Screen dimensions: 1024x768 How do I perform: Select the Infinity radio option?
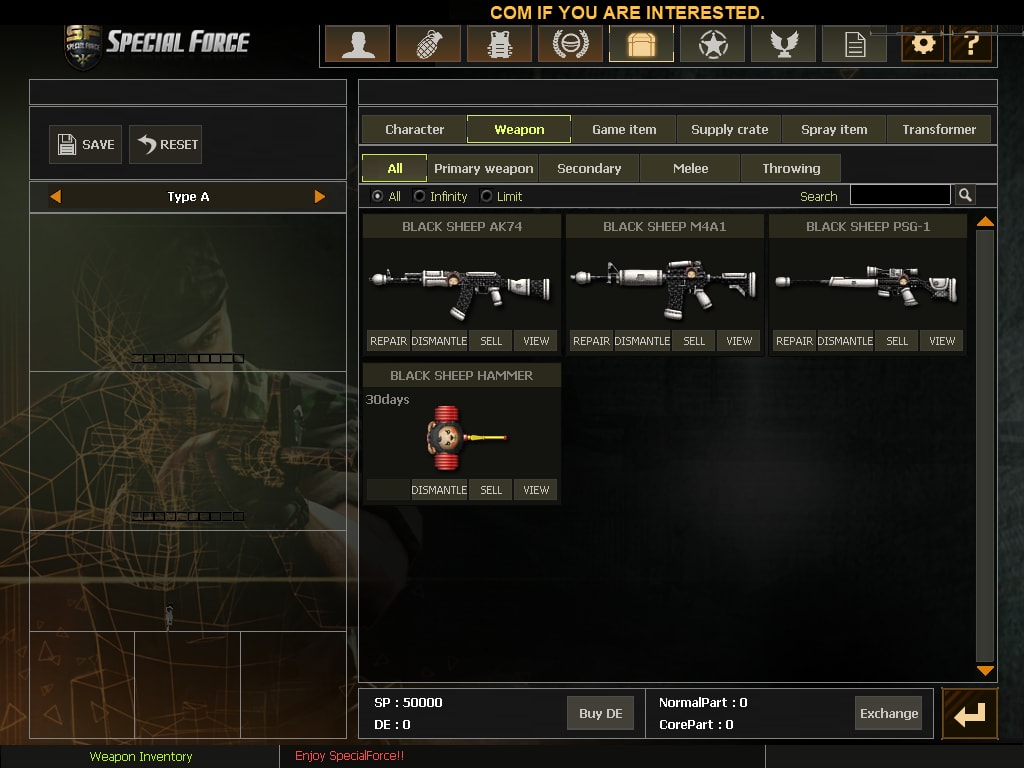pyautogui.click(x=420, y=196)
